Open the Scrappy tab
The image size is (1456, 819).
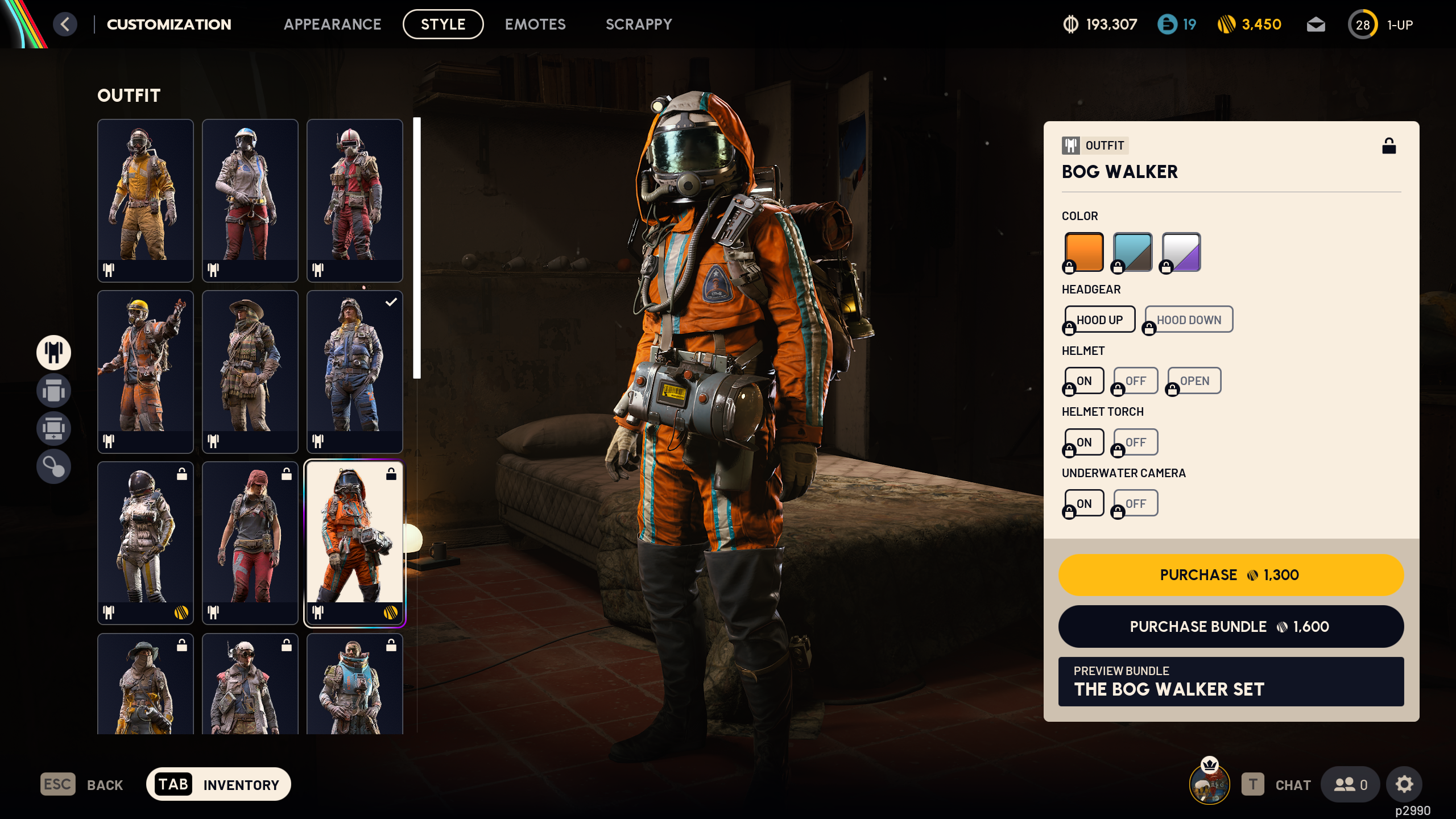[x=639, y=24]
